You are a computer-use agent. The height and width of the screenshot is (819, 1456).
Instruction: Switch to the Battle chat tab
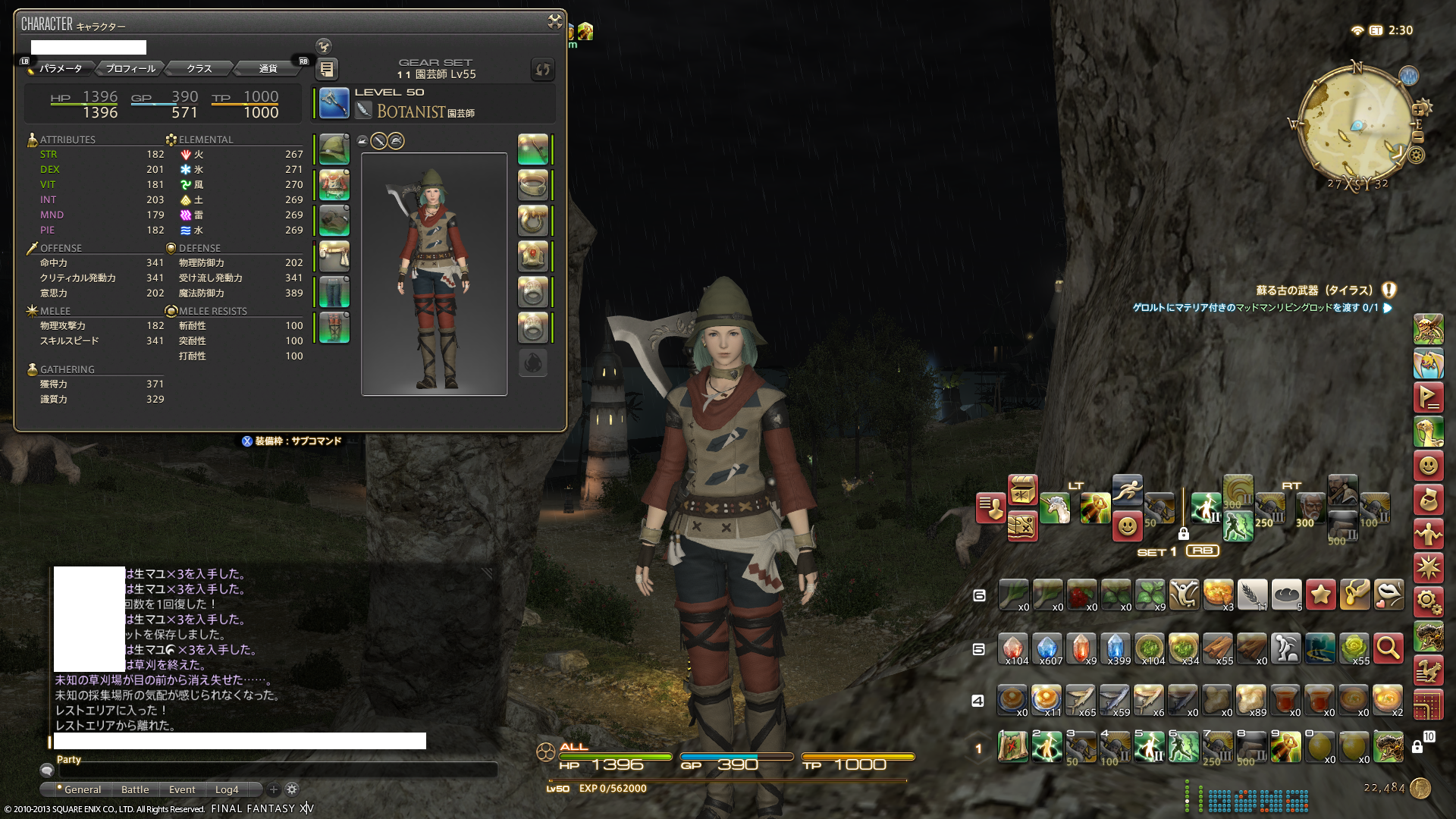[135, 789]
